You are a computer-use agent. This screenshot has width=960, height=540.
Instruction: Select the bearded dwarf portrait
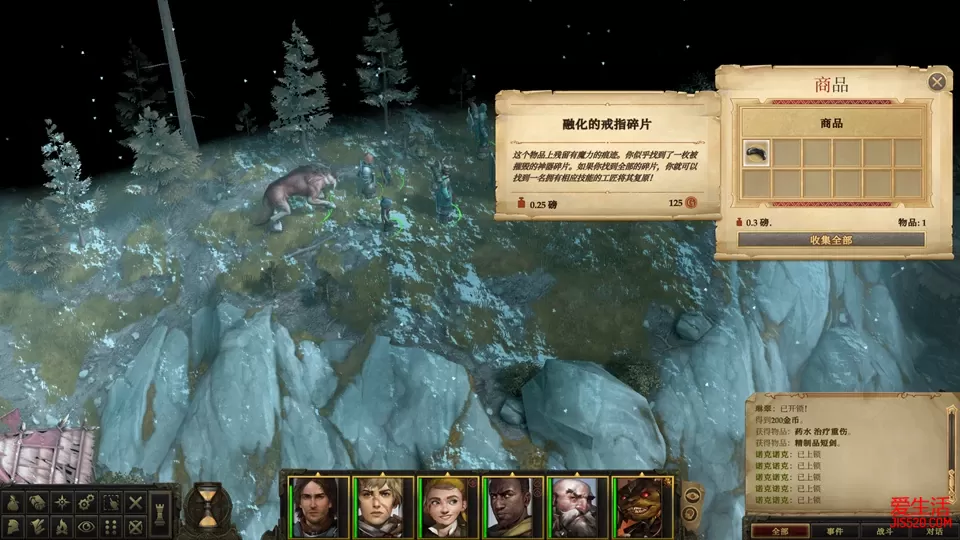574,507
